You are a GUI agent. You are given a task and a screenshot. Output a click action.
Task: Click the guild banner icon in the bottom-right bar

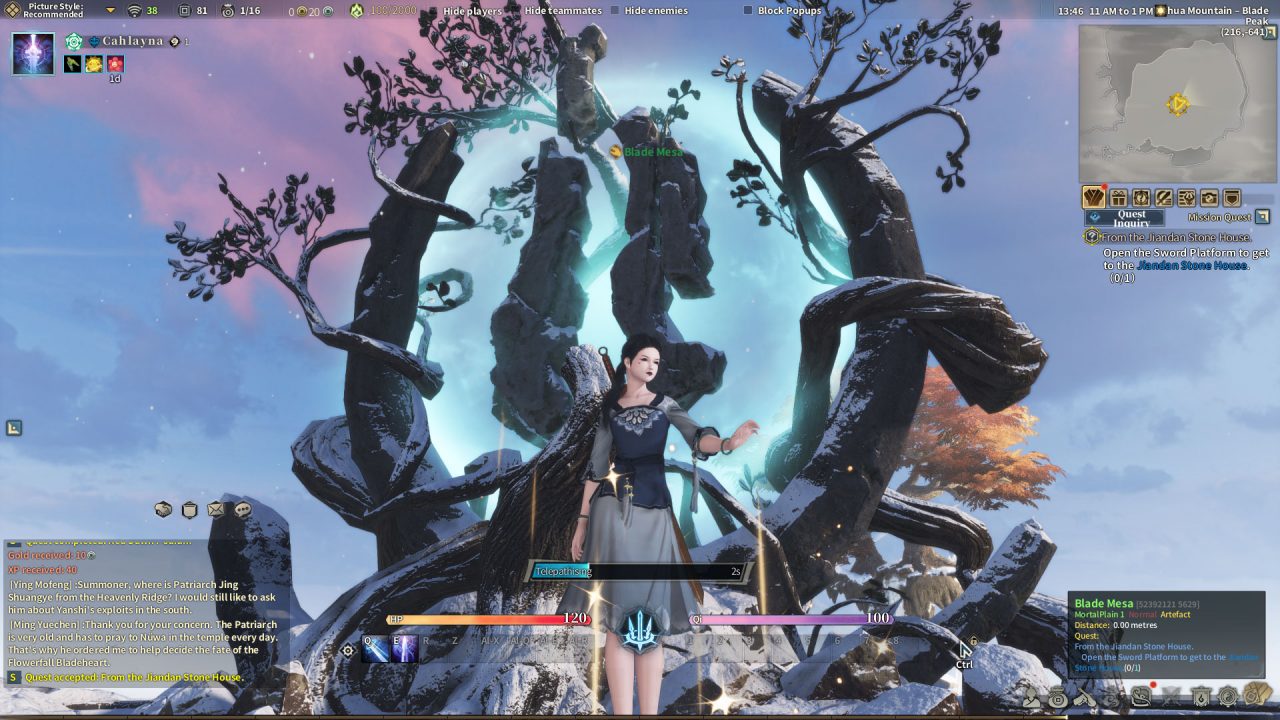1202,697
